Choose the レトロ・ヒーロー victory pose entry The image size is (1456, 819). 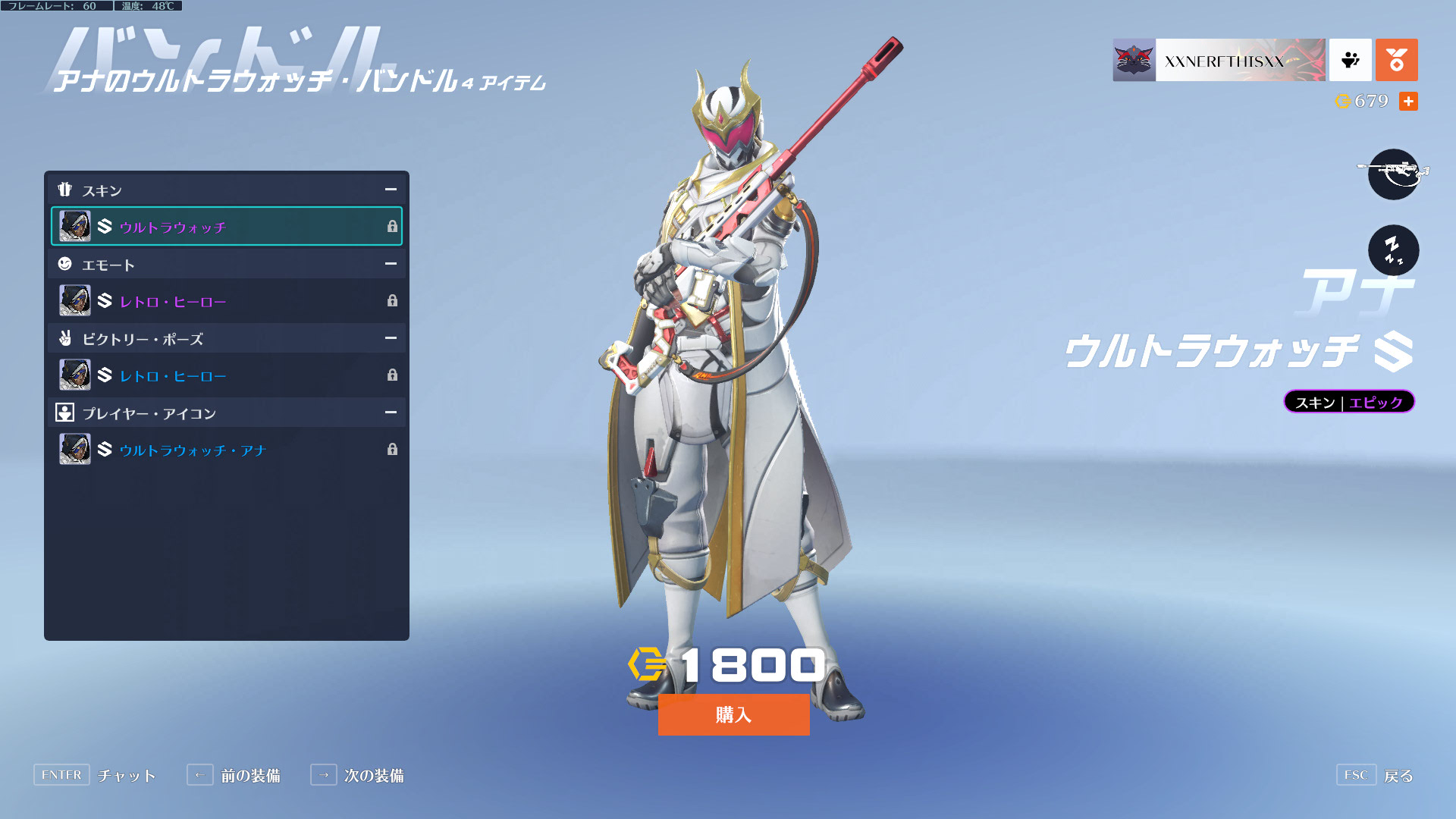[226, 375]
